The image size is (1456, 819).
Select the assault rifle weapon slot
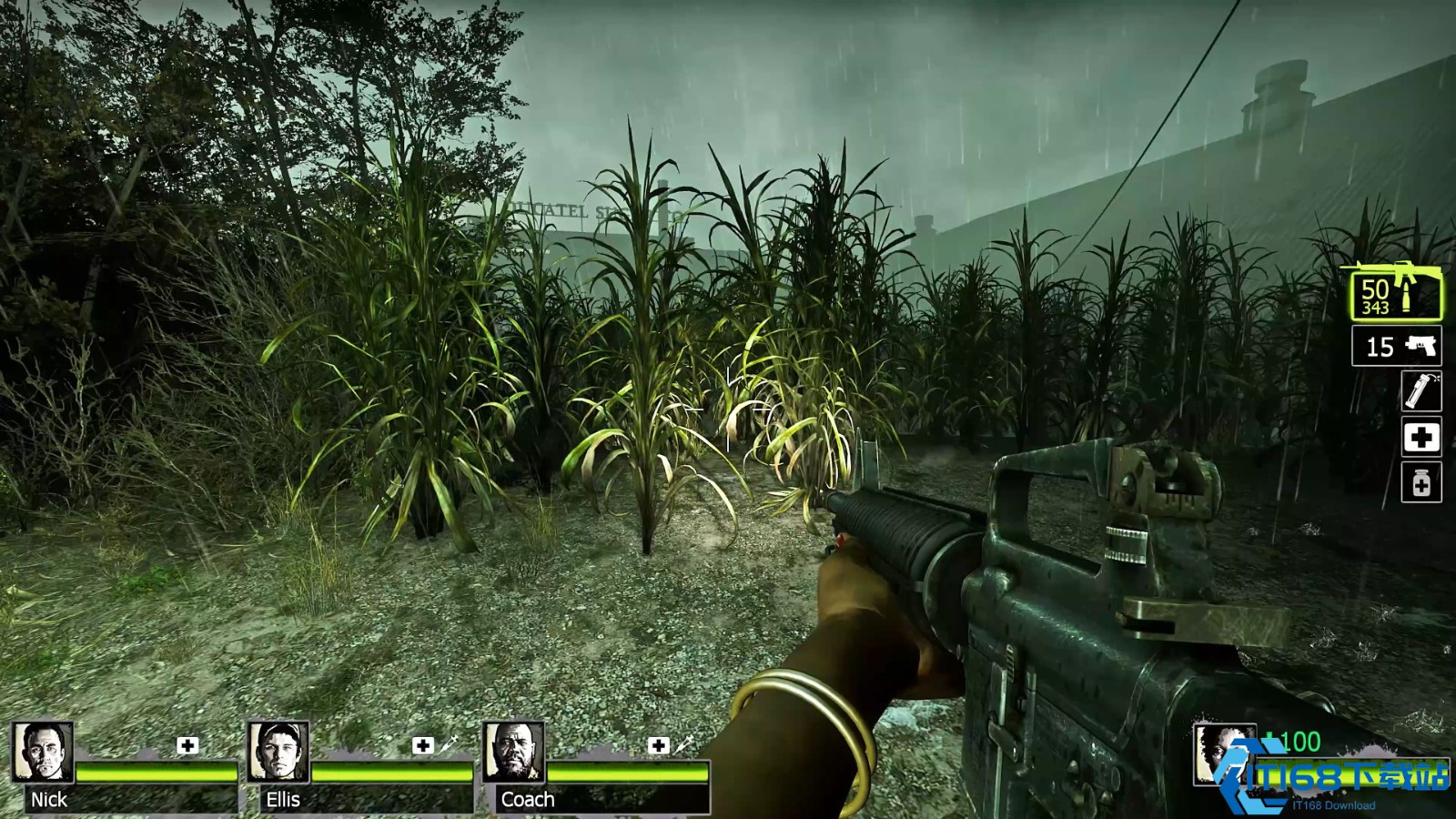[x=1395, y=293]
